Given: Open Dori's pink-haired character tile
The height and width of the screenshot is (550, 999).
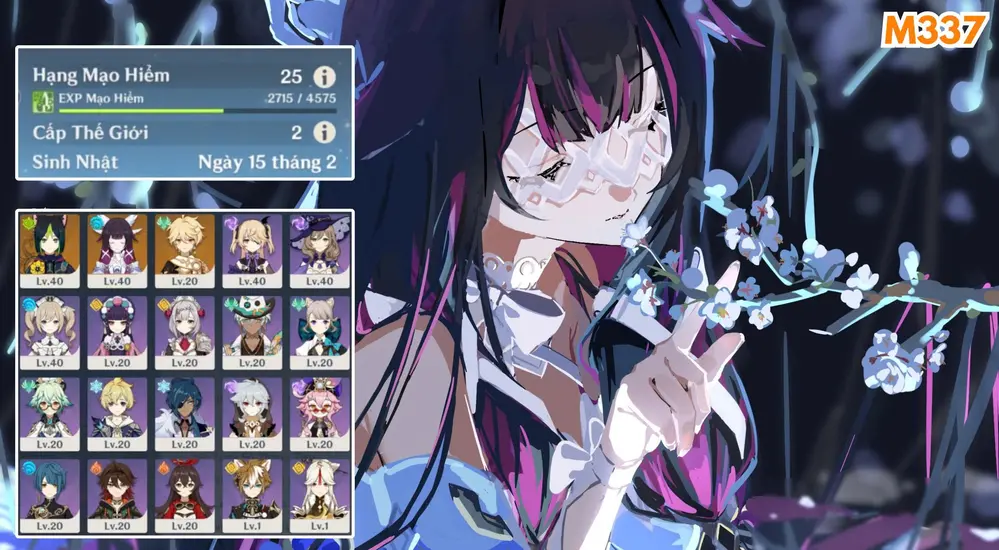Looking at the screenshot, I should 320,413.
